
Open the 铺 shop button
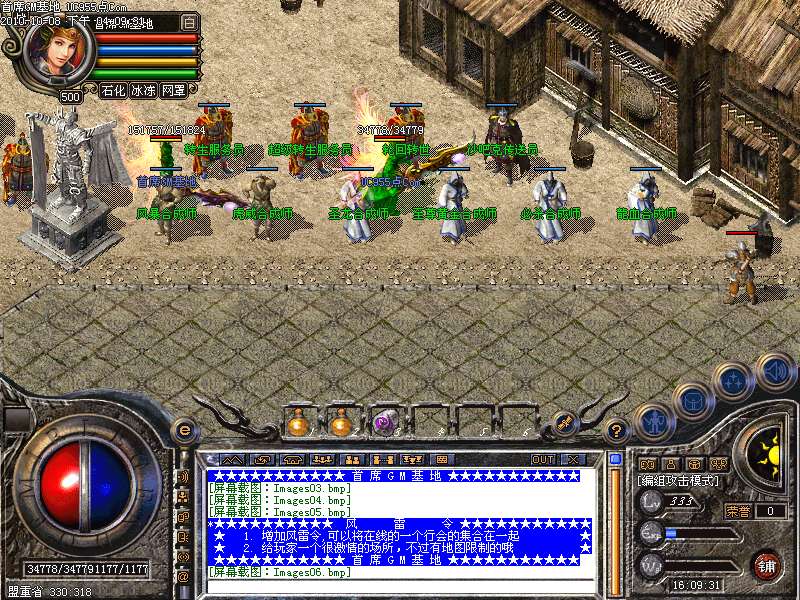point(767,564)
